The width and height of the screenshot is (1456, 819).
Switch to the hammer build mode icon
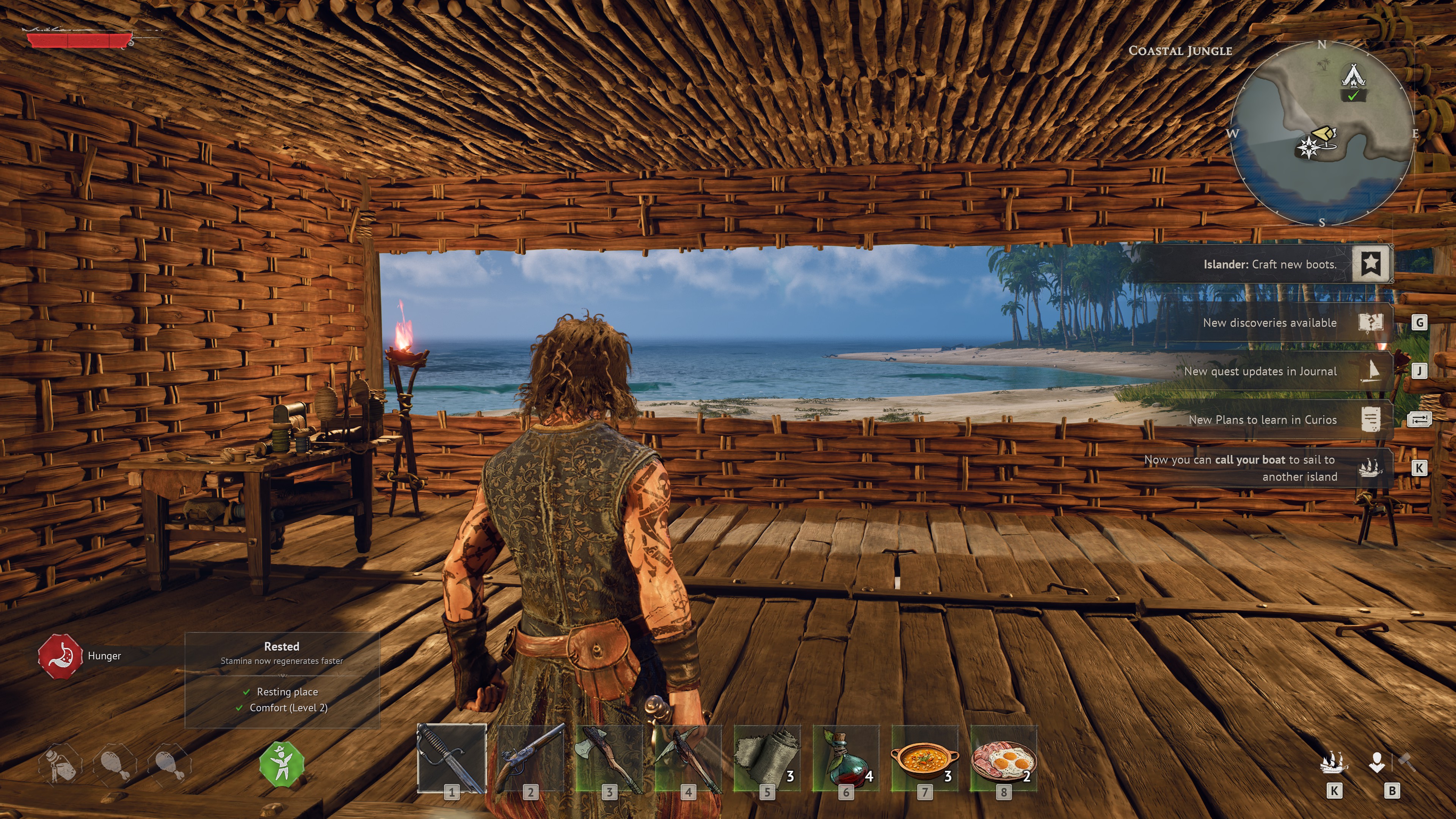(1406, 762)
